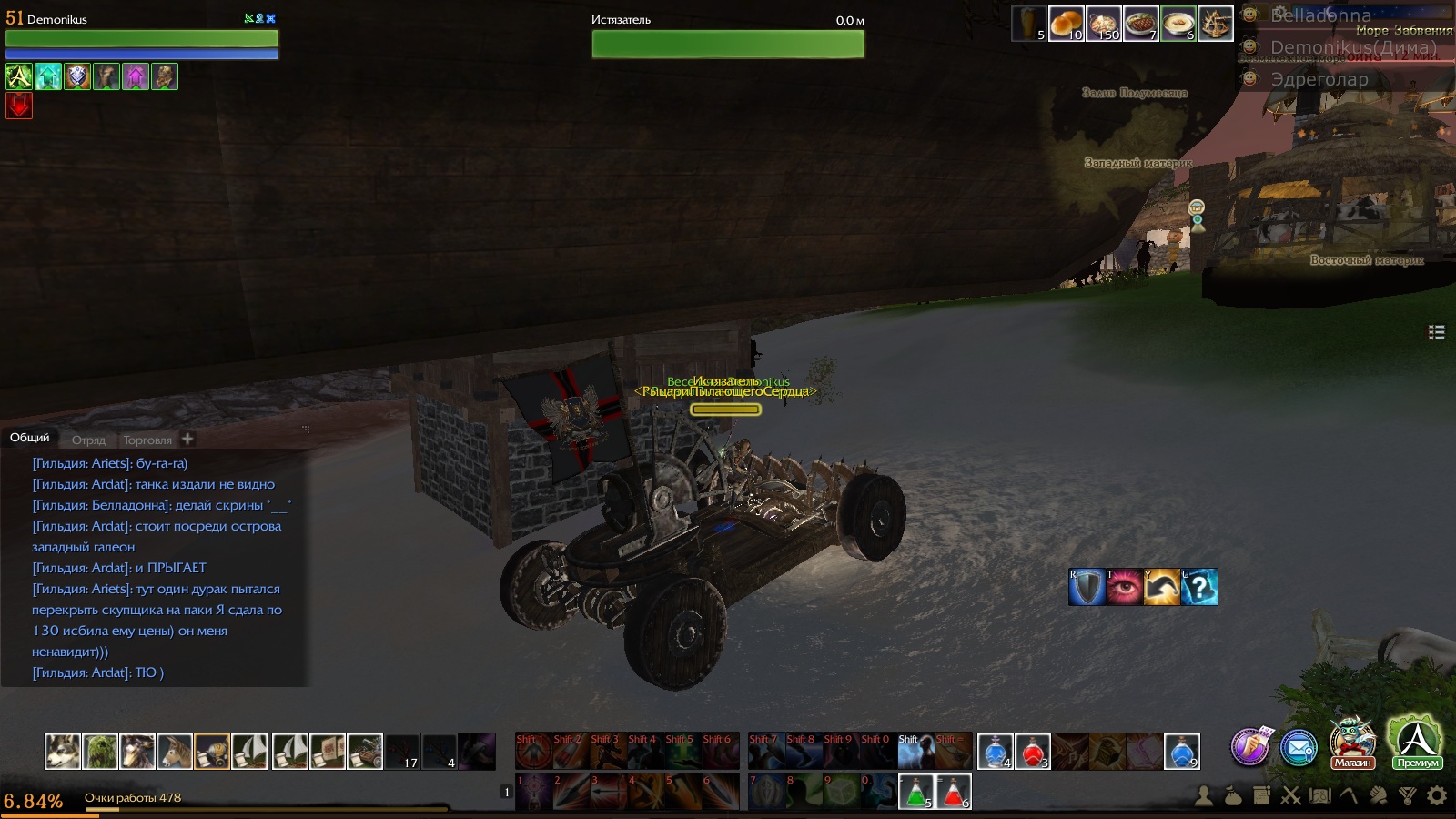Activate the shield vehicle skill
Screen dimensions: 1456x819
tap(1087, 587)
